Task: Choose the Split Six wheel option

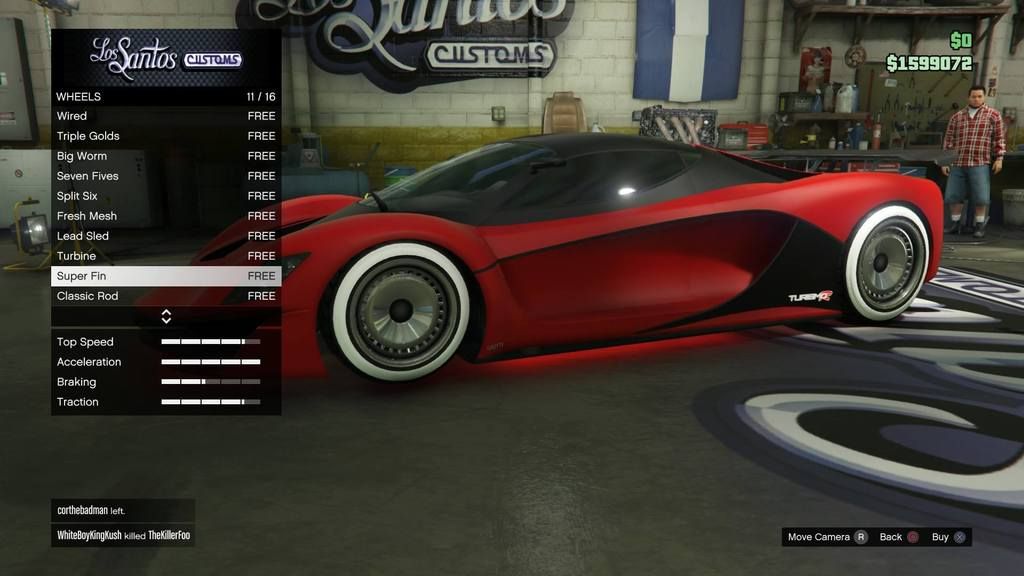Action: [x=165, y=196]
